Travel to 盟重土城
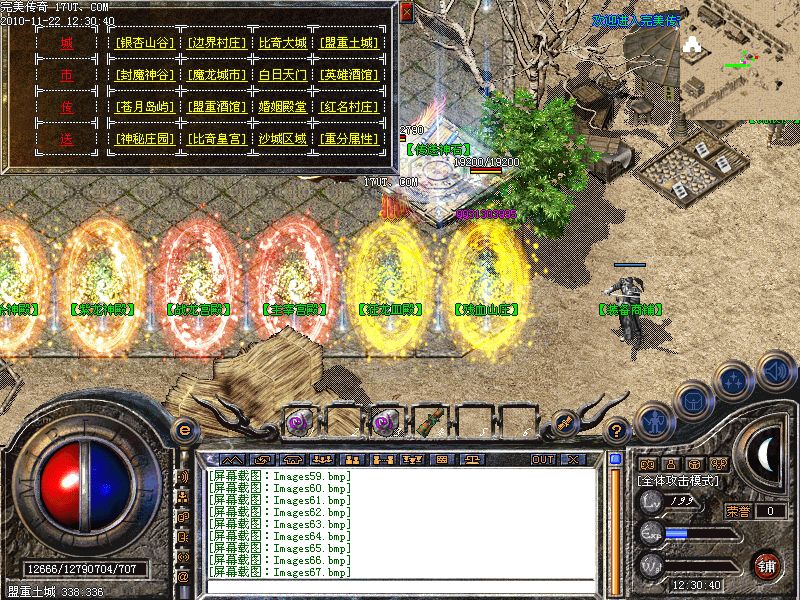Viewport: 800px width, 600px height. tap(350, 43)
